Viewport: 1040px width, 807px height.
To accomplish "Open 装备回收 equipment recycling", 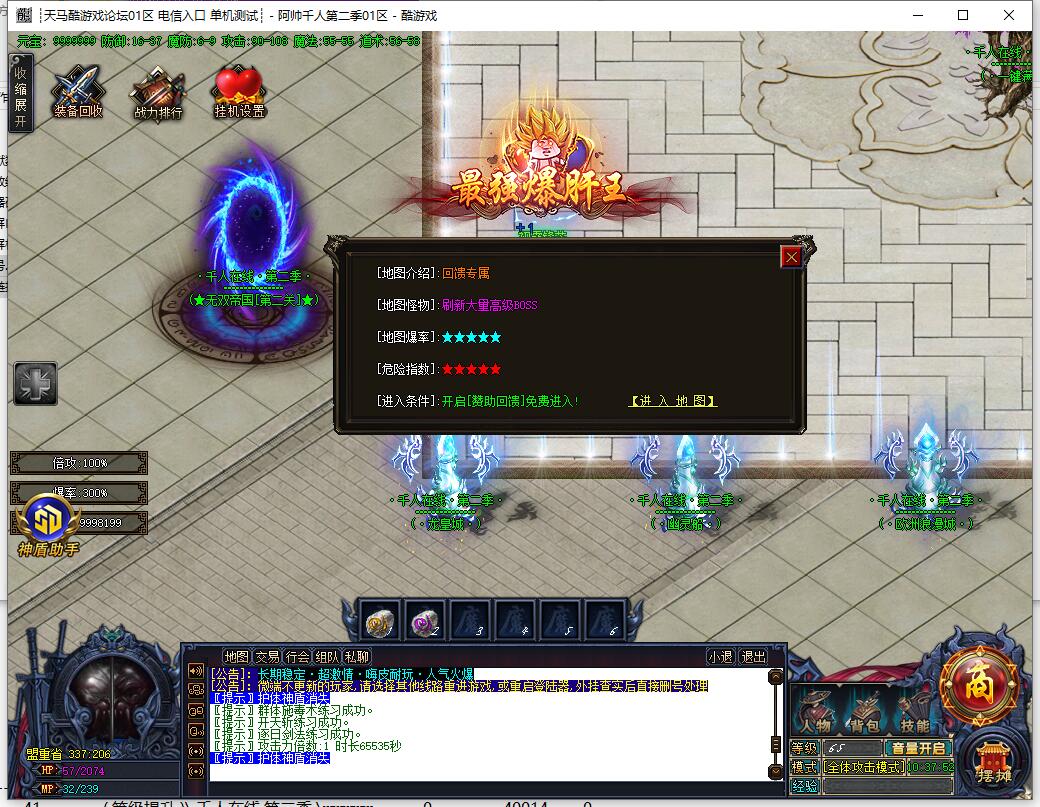I will coord(78,92).
